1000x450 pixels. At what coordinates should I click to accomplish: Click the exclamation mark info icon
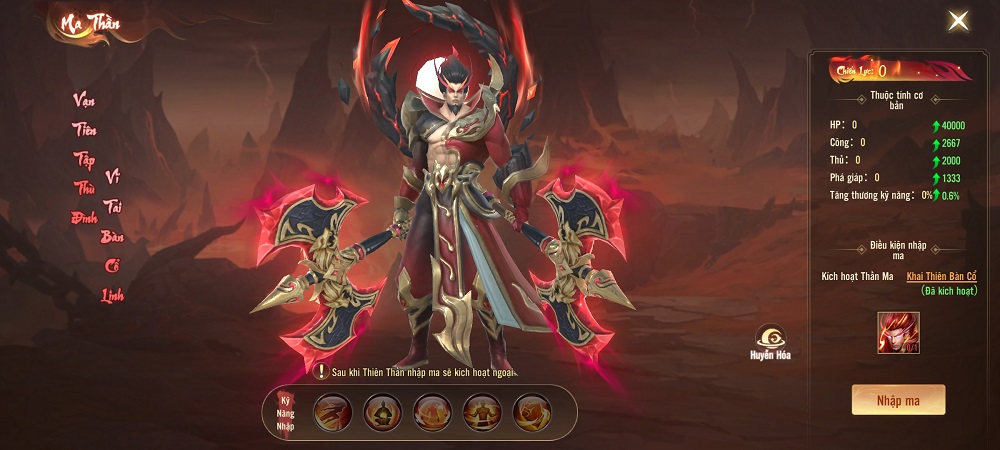pyautogui.click(x=320, y=372)
